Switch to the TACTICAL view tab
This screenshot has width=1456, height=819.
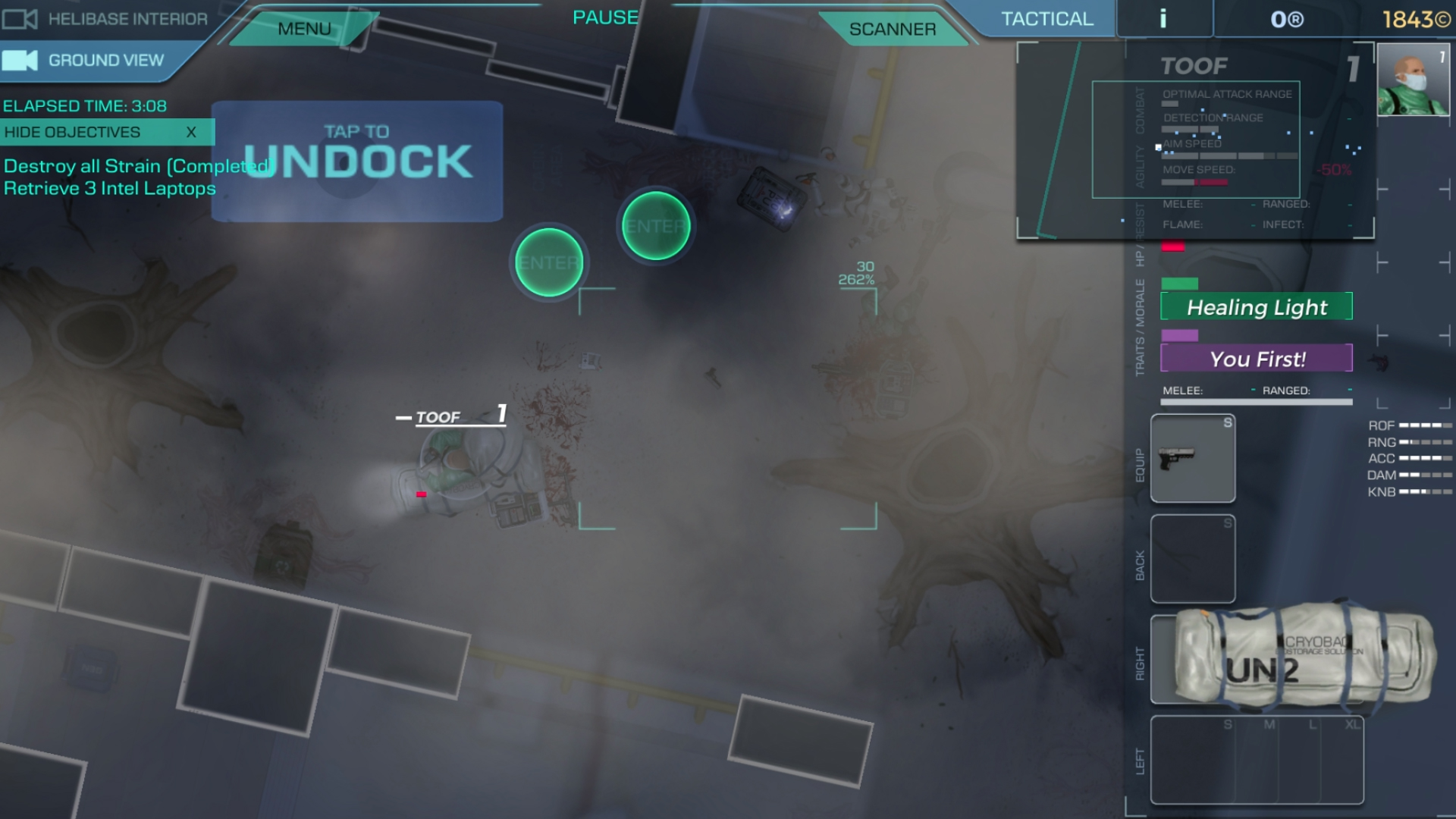[x=1046, y=18]
